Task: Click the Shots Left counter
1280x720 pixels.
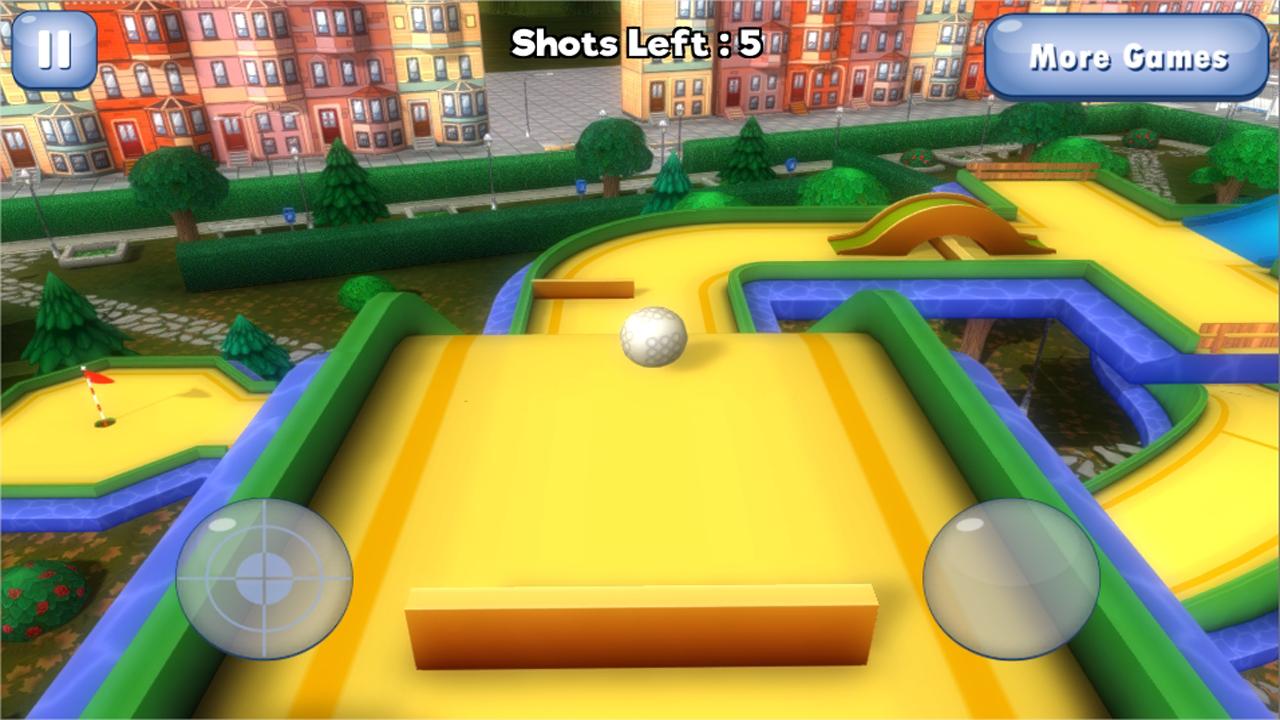Action: (x=635, y=42)
